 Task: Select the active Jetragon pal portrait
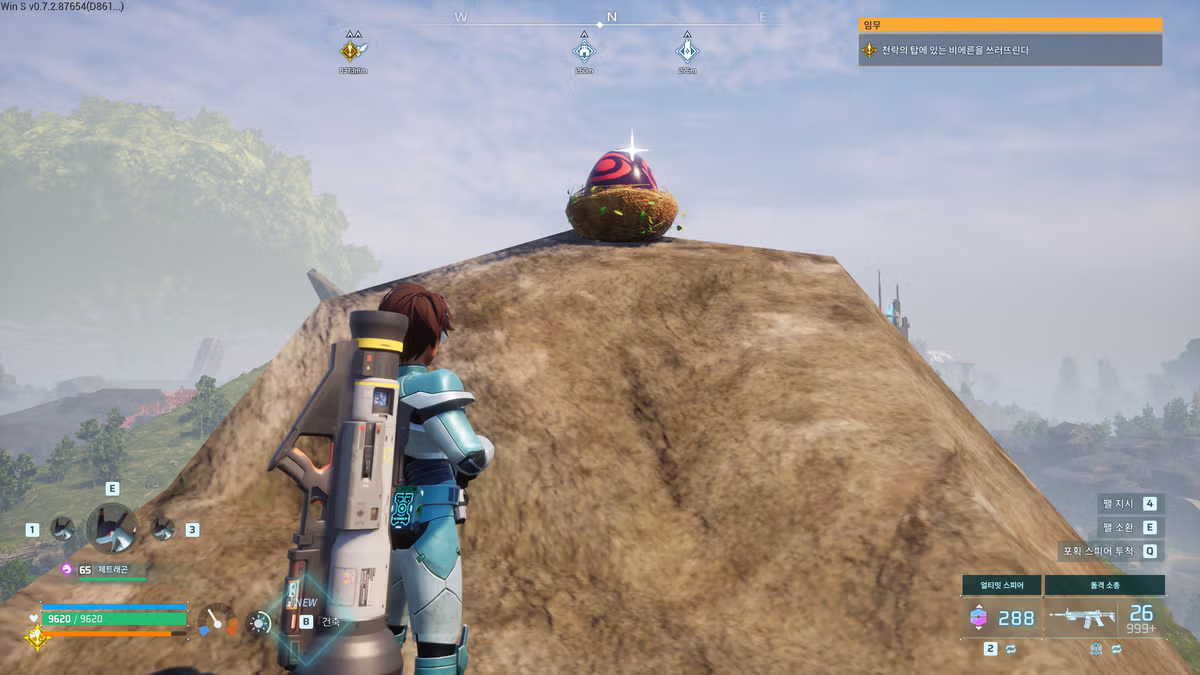[111, 528]
